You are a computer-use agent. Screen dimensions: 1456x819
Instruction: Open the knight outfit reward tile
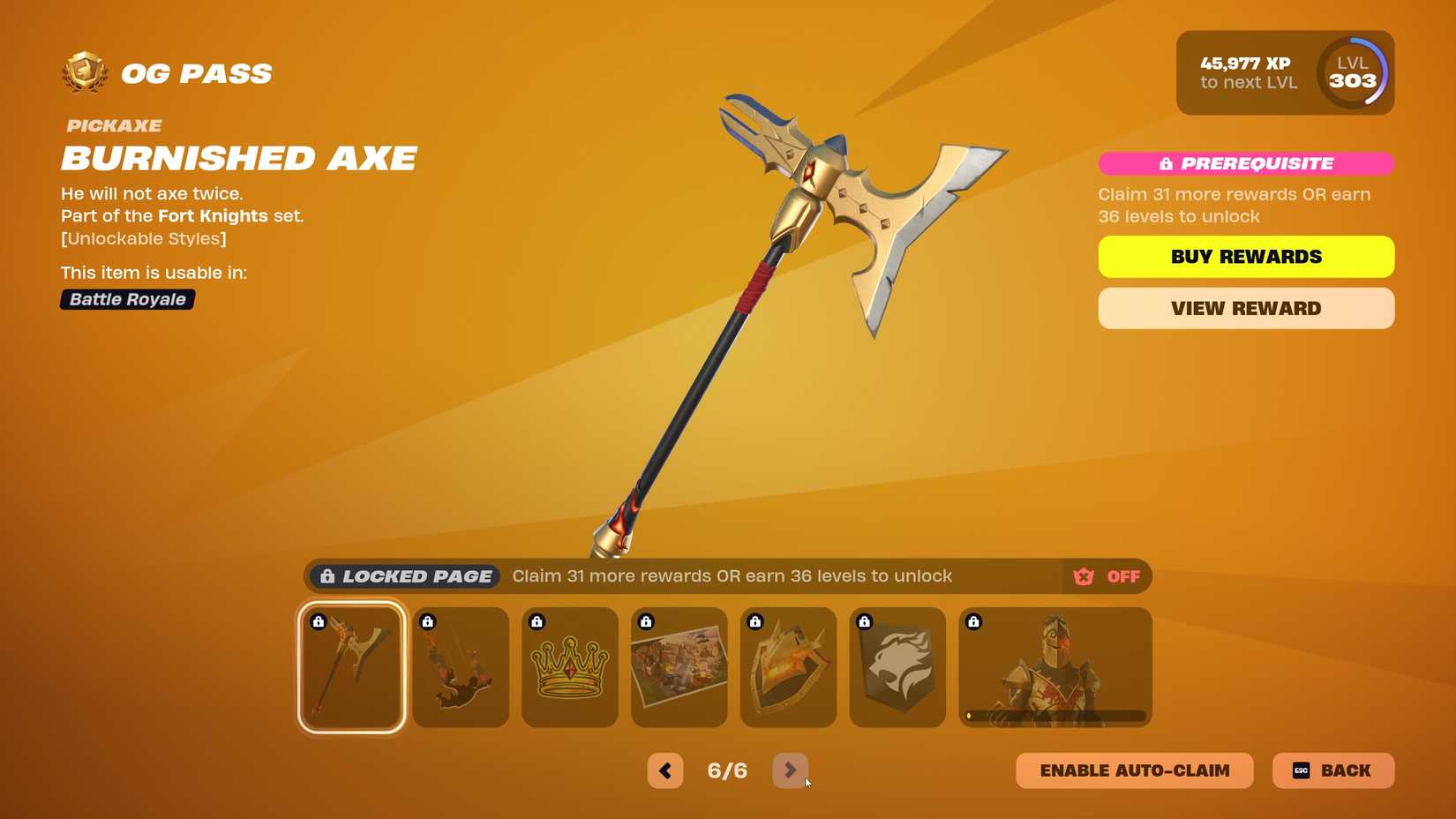[x=1054, y=667]
